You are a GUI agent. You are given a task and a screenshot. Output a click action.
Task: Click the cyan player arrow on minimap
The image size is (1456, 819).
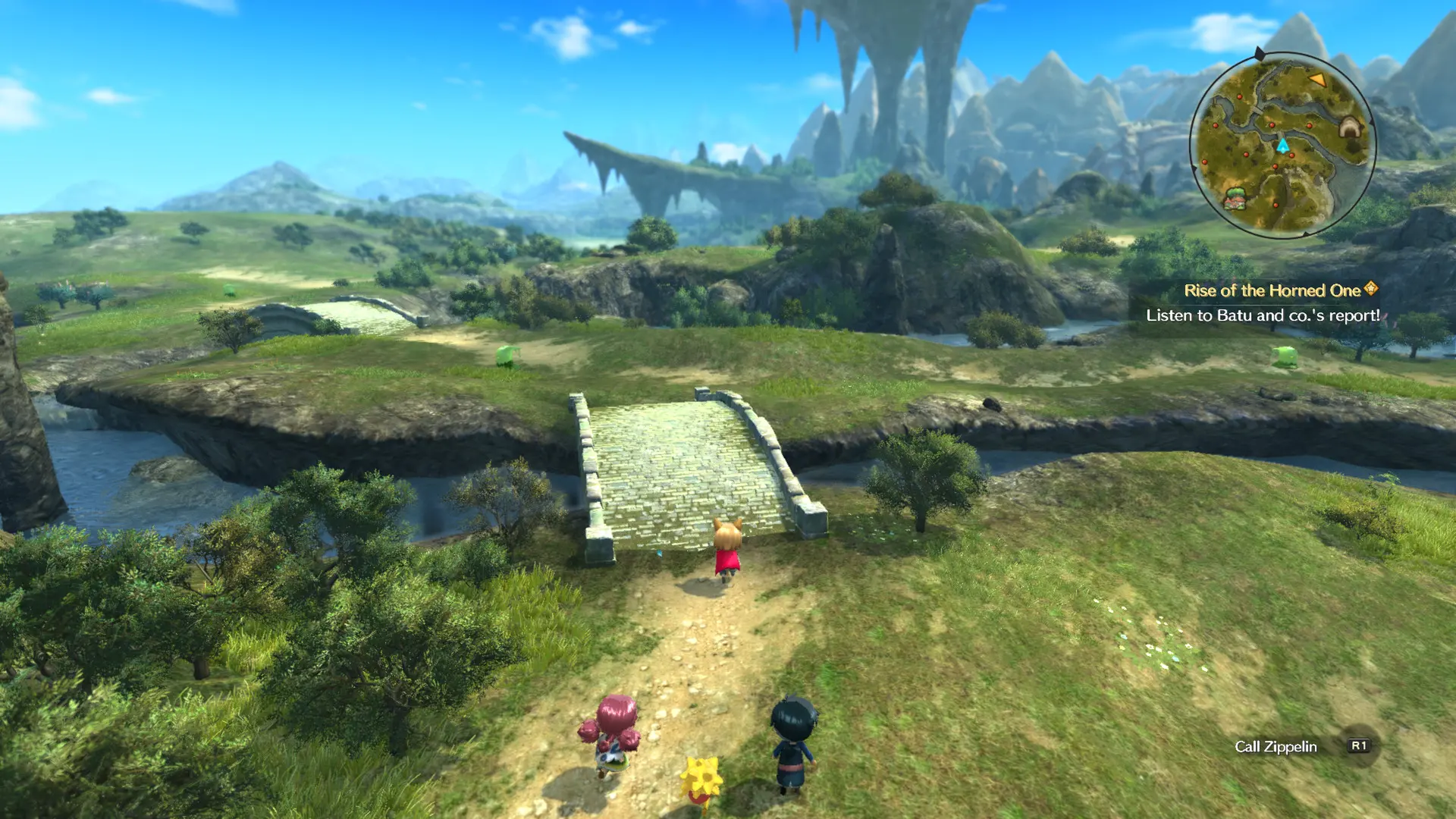[x=1282, y=146]
